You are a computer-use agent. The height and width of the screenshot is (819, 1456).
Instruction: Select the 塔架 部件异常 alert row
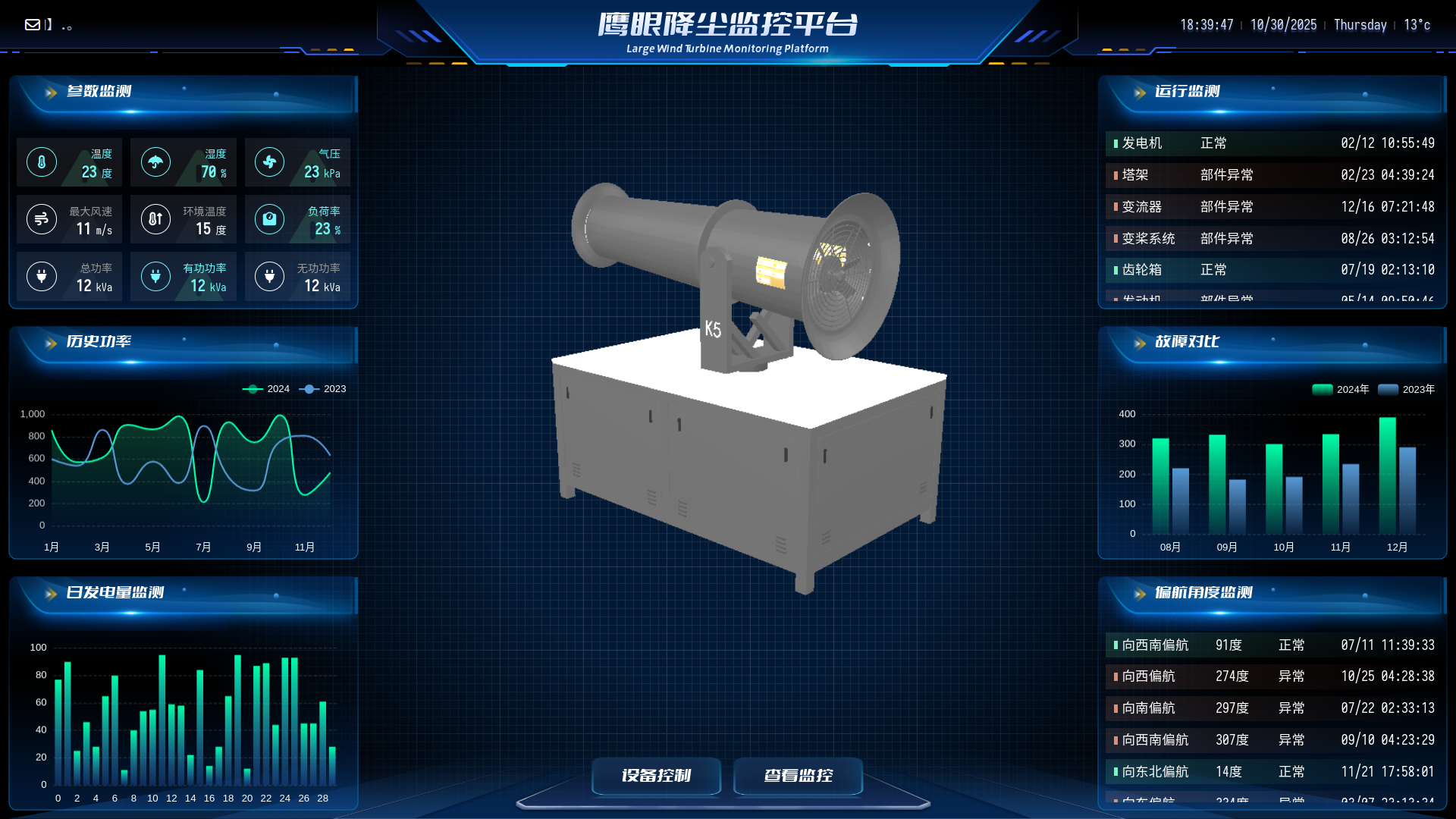(x=1272, y=174)
